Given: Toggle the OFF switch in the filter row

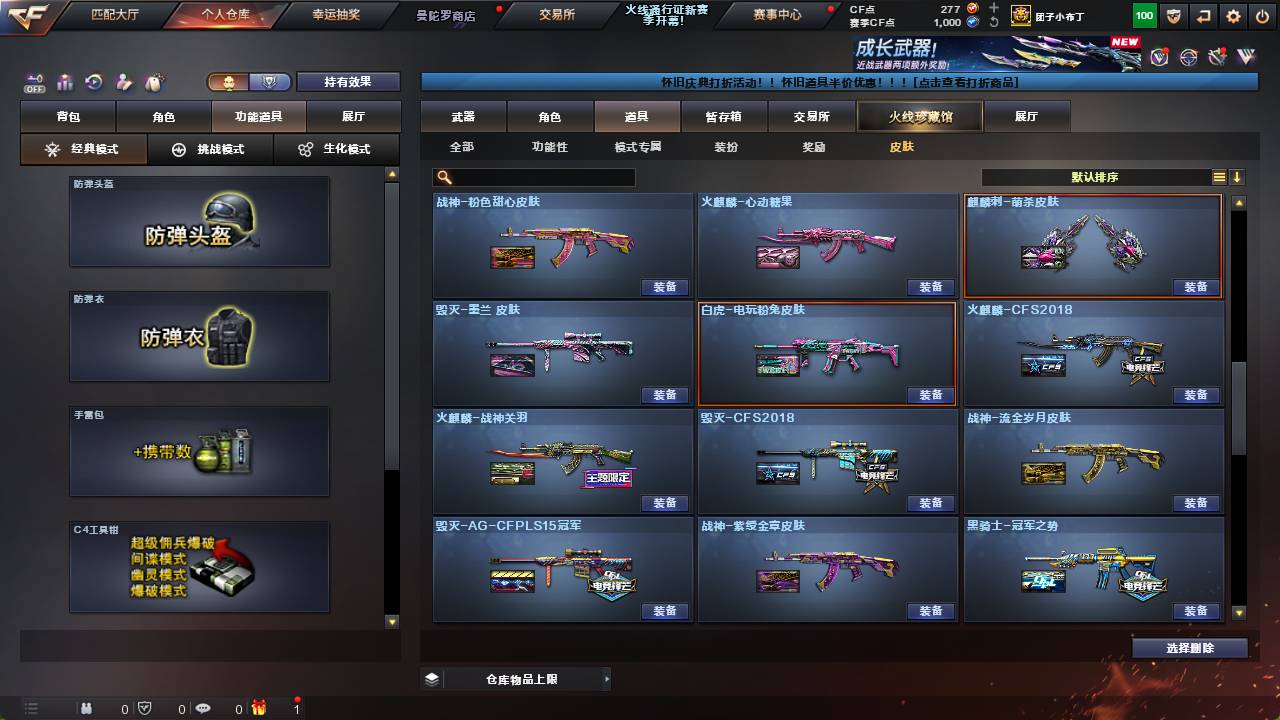Looking at the screenshot, I should pyautogui.click(x=33, y=81).
